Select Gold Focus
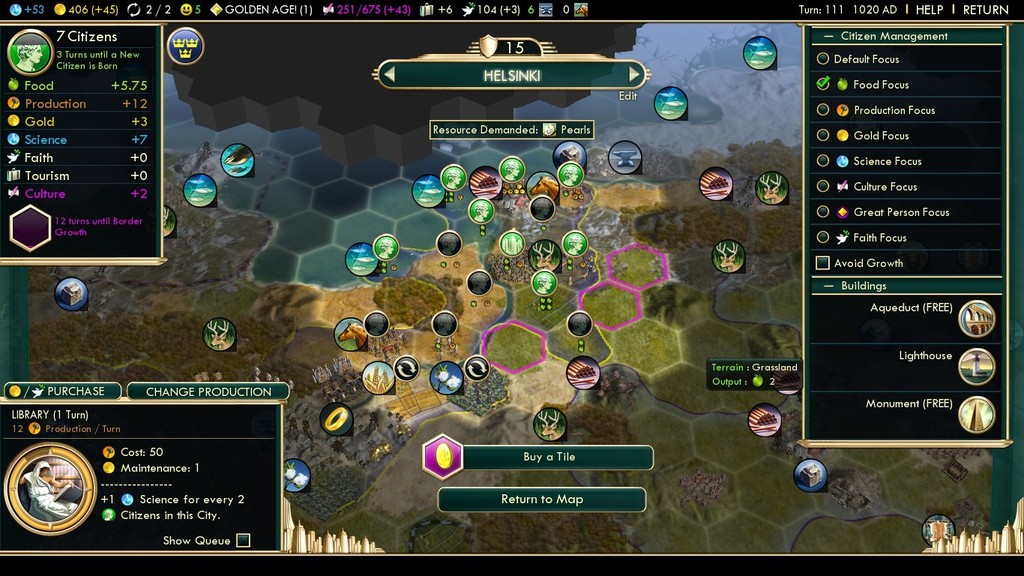Viewport: 1024px width, 576px height. (823, 135)
